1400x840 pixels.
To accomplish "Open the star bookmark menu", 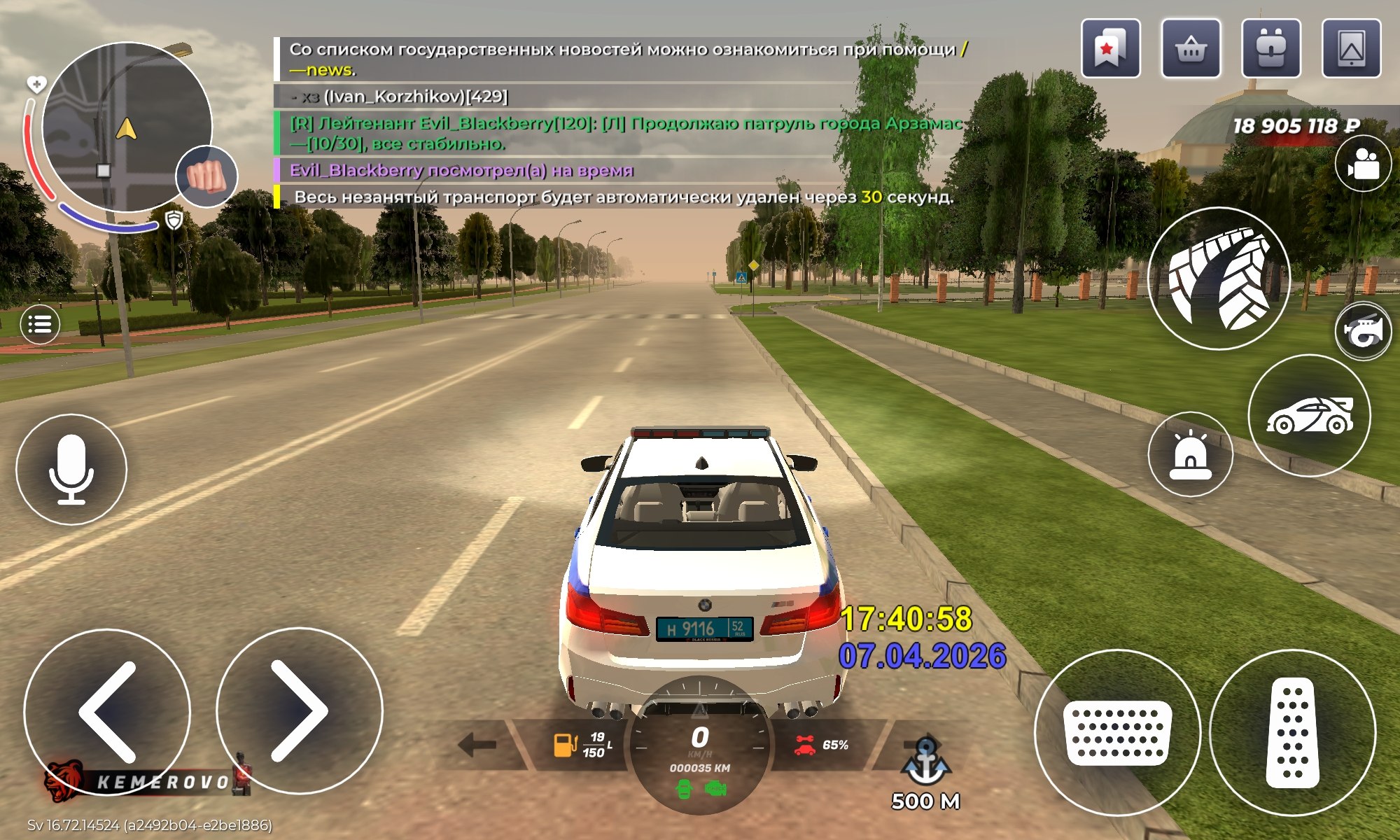I will coord(1110,48).
